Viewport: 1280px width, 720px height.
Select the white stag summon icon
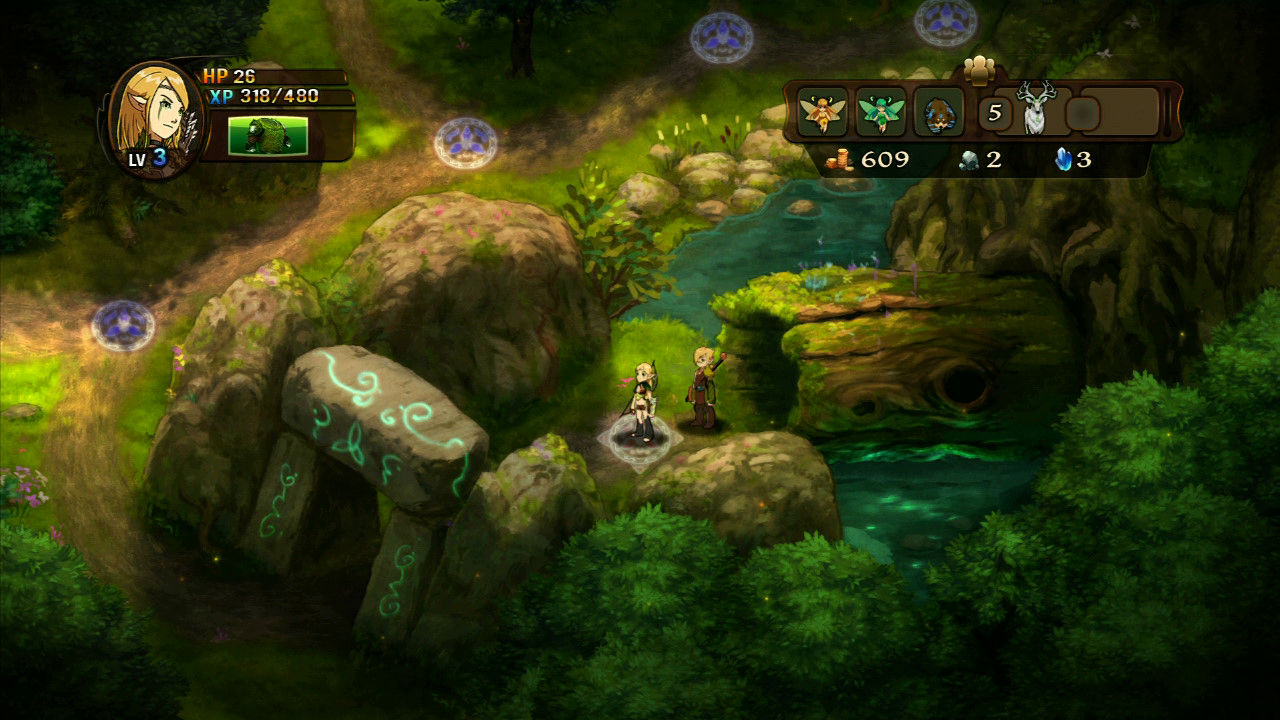point(1035,110)
